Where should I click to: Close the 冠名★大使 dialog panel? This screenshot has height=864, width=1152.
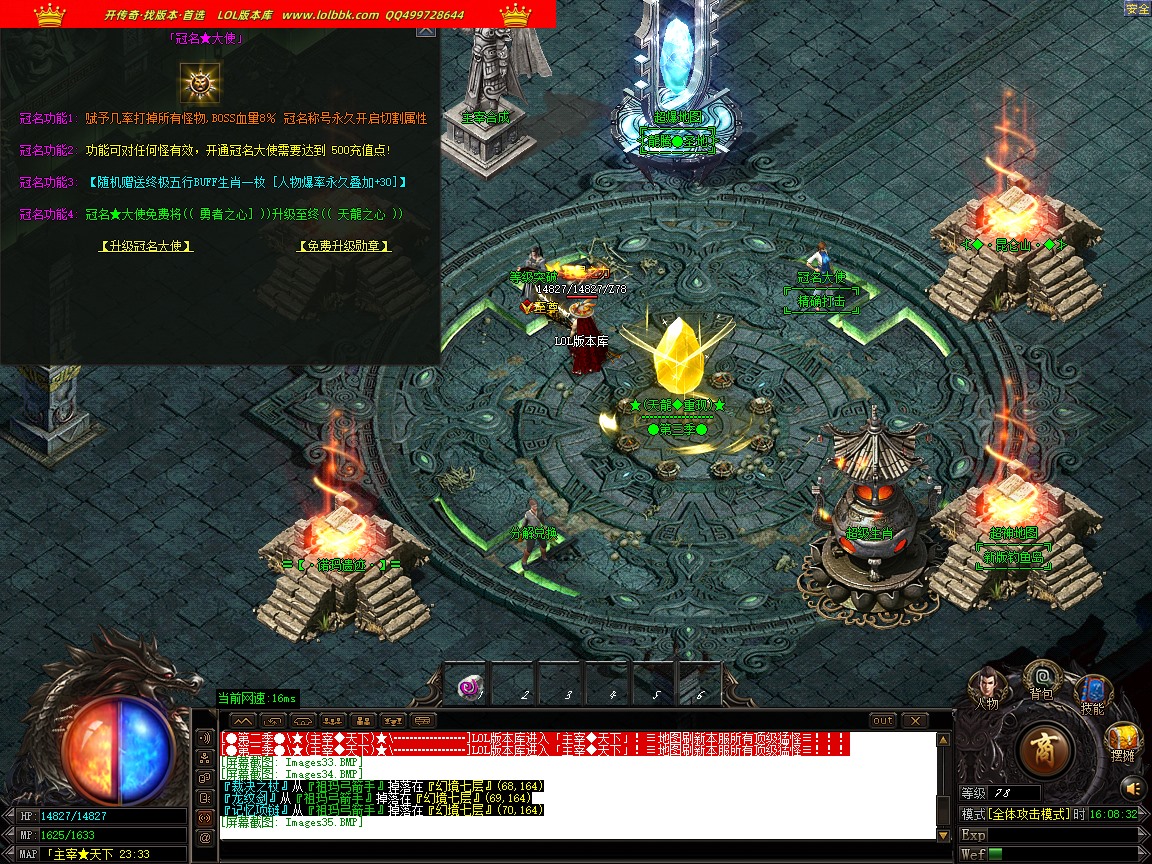[426, 30]
